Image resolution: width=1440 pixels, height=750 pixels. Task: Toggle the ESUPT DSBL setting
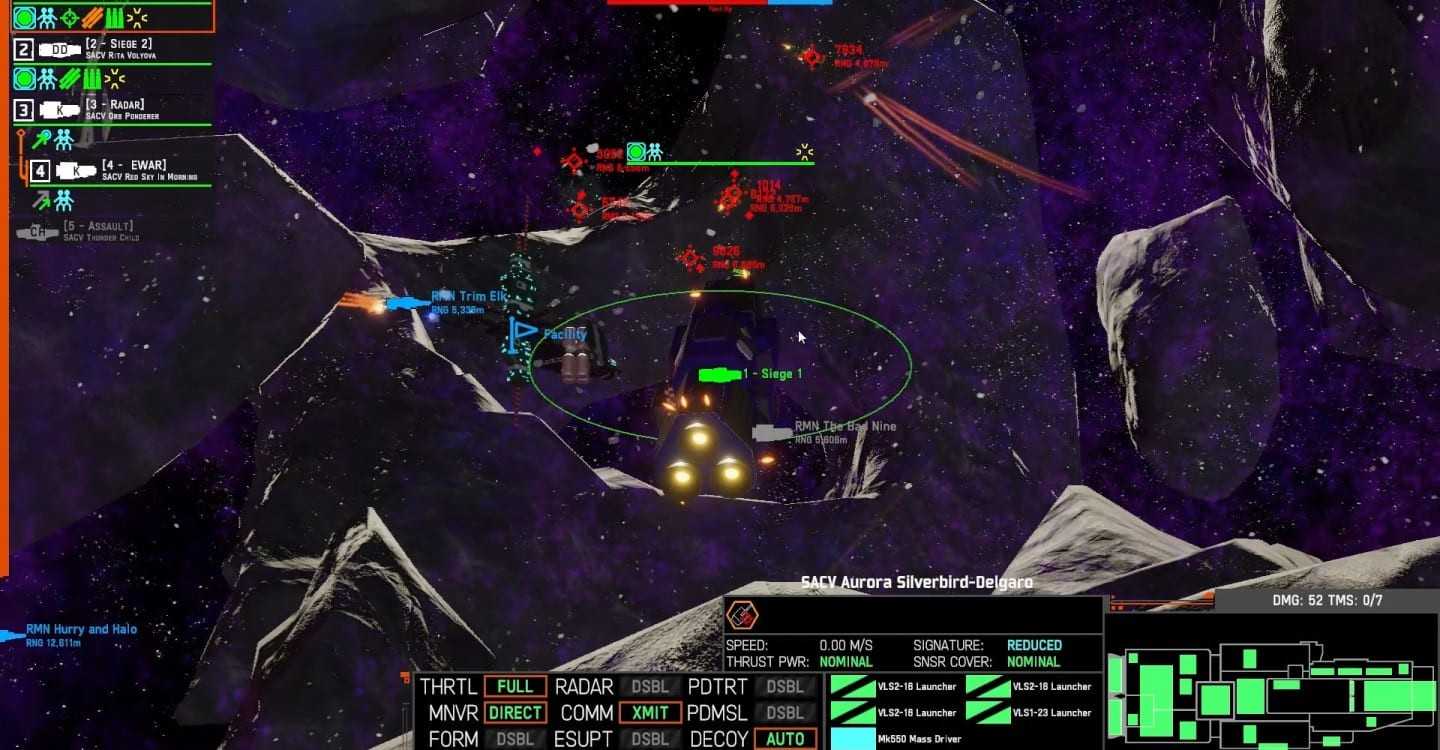coord(649,739)
